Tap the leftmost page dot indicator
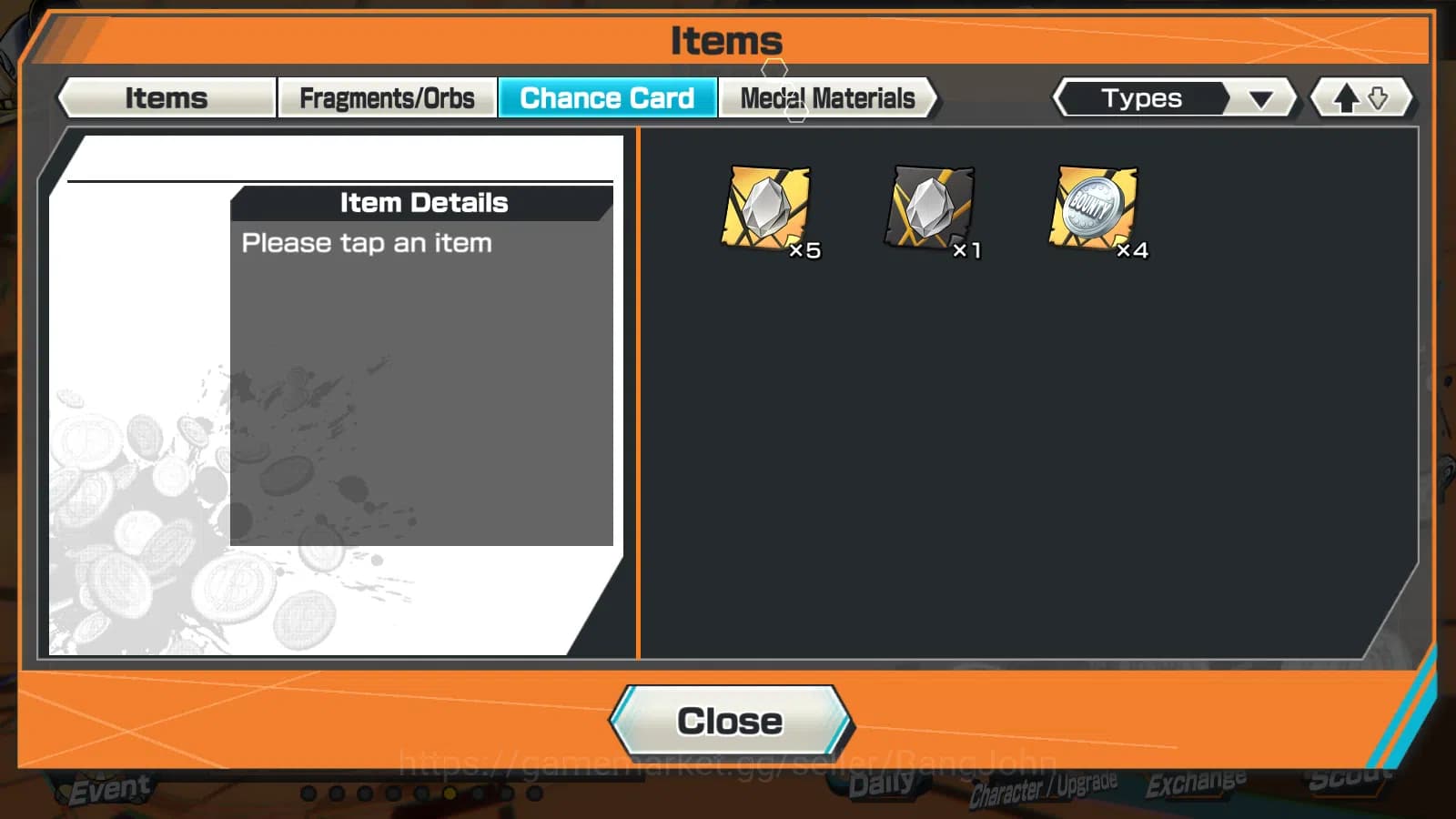Image resolution: width=1456 pixels, height=819 pixels. click(308, 793)
